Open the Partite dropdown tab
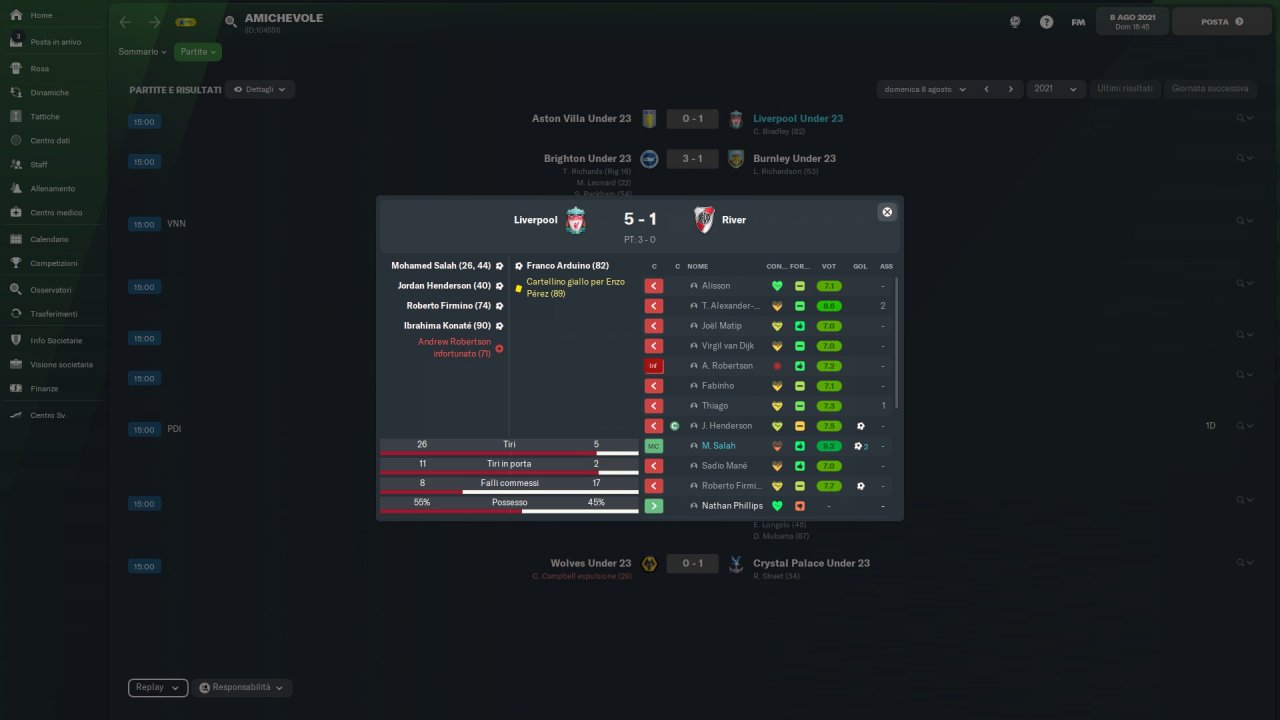This screenshot has height=720, width=1280. (x=198, y=52)
